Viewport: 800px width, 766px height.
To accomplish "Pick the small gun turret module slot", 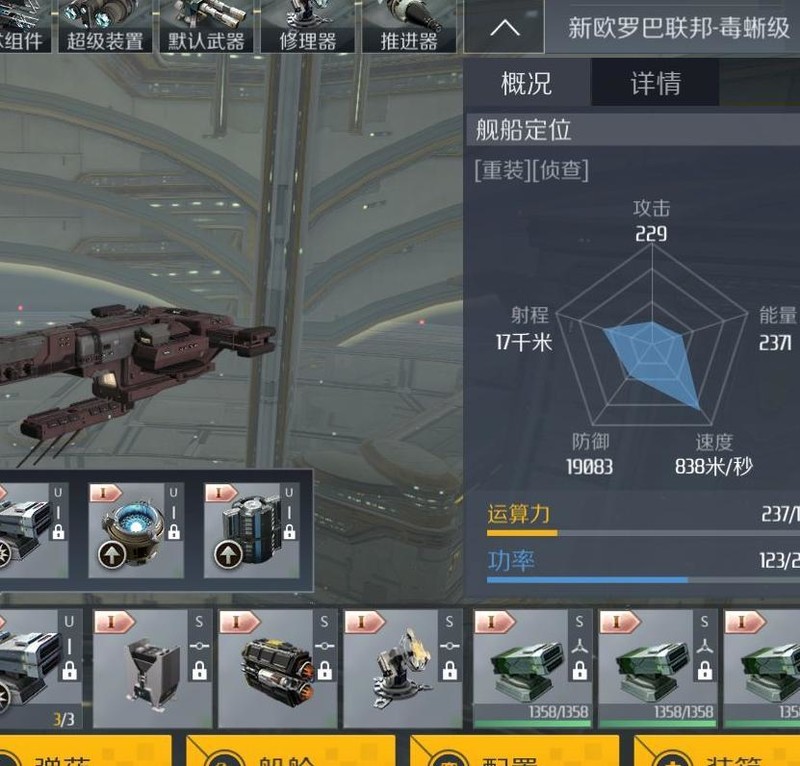I will coord(402,668).
